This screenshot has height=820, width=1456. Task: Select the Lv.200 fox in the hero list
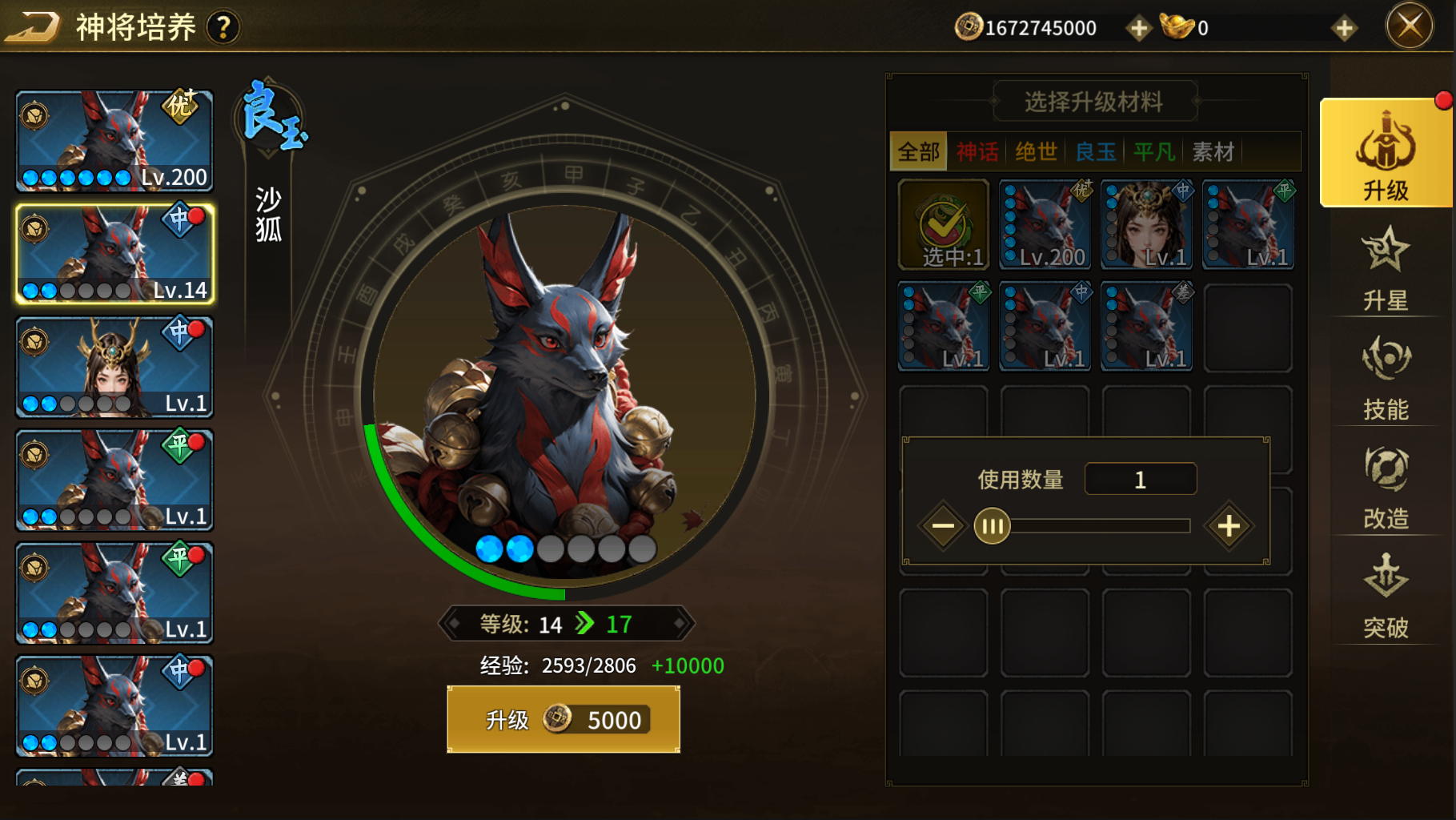[114, 141]
